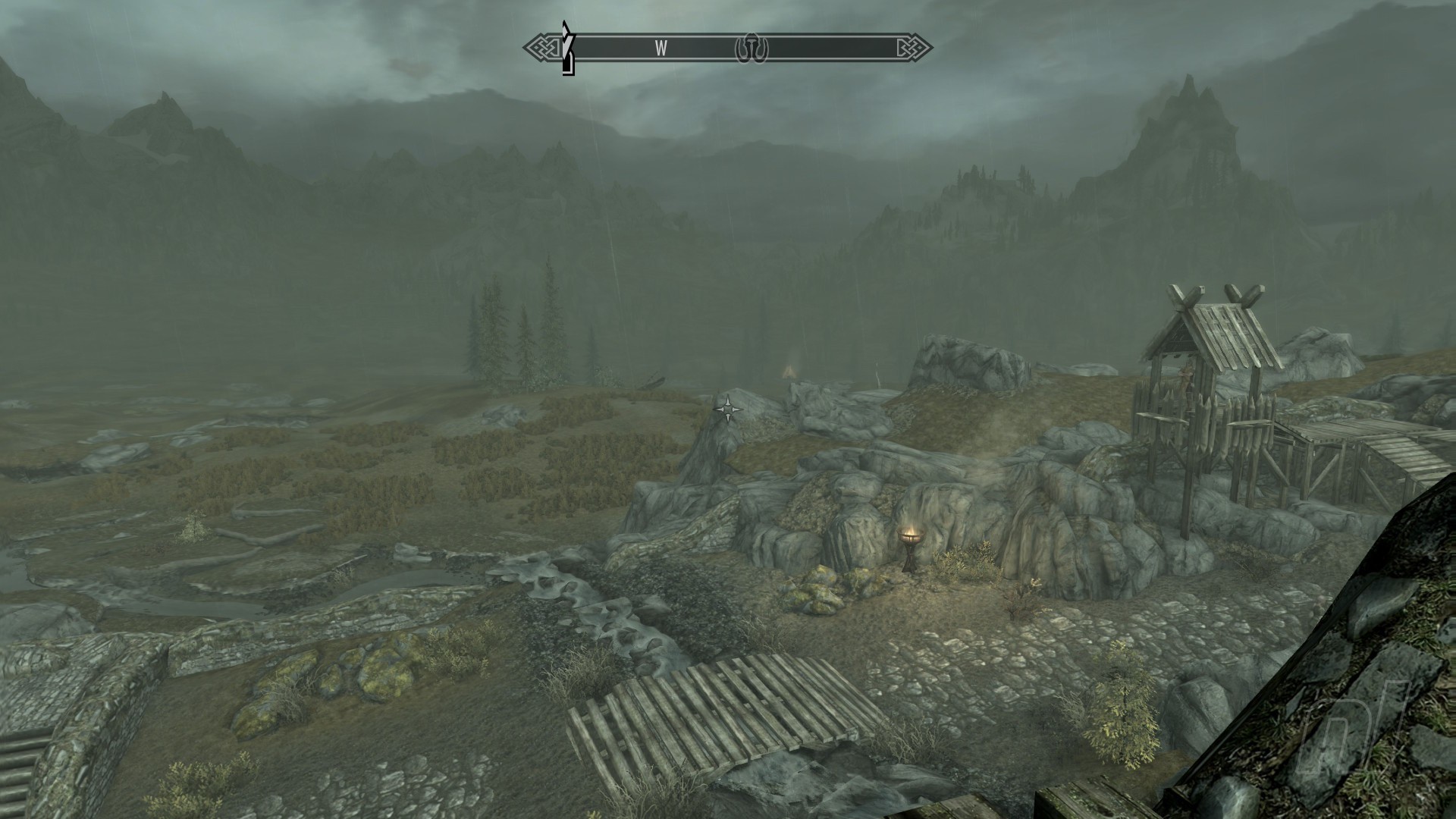
Task: Select the quest arrow marker on the compass
Action: pos(567,49)
